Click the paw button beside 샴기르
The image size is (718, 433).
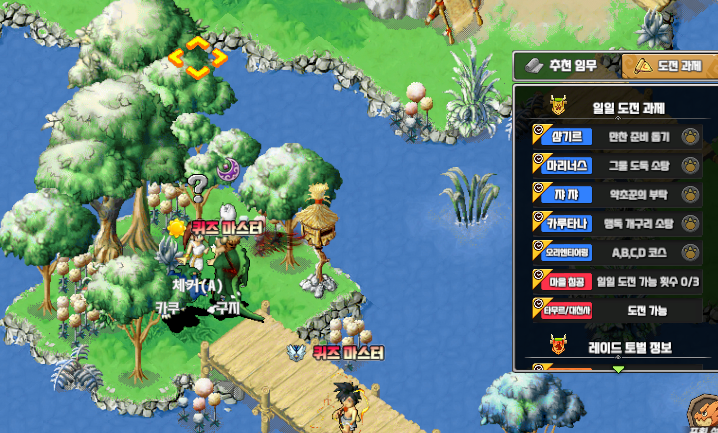tap(690, 137)
